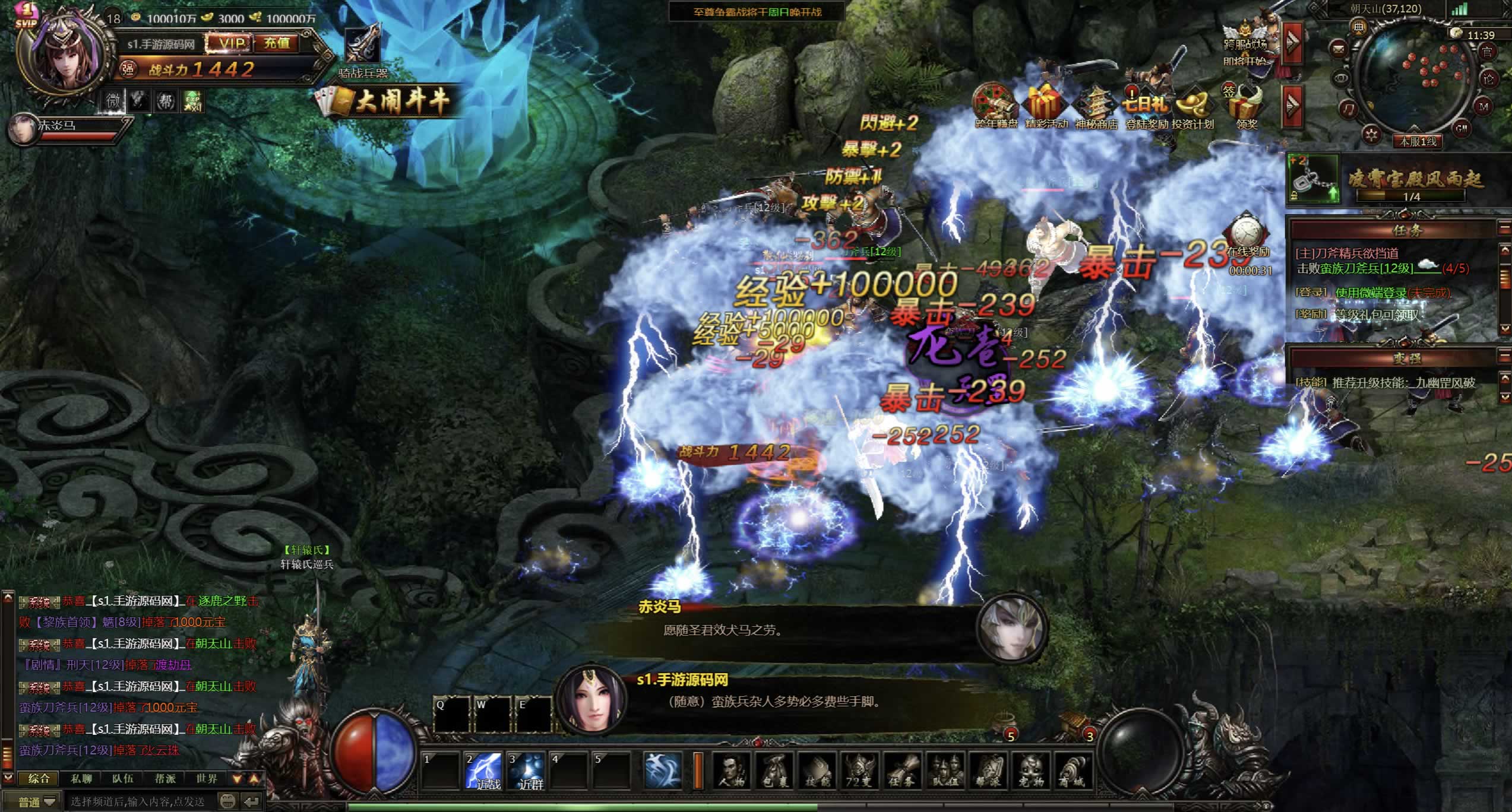Open the mail envelope icon by minimap
Viewport: 1512px width, 812px height.
(x=1337, y=47)
